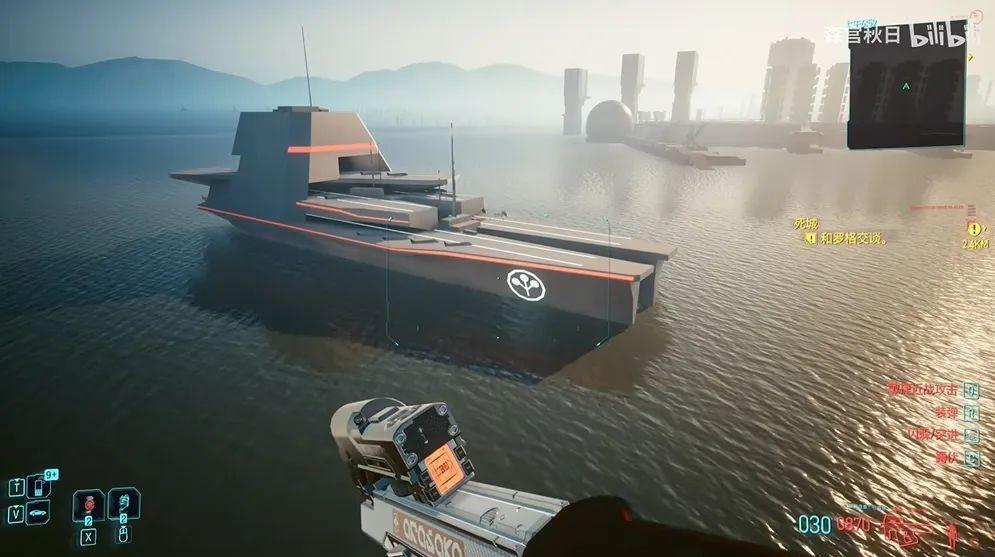The width and height of the screenshot is (995, 557).
Task: Click the equipped weapon silhouette icon
Action: tap(906, 525)
